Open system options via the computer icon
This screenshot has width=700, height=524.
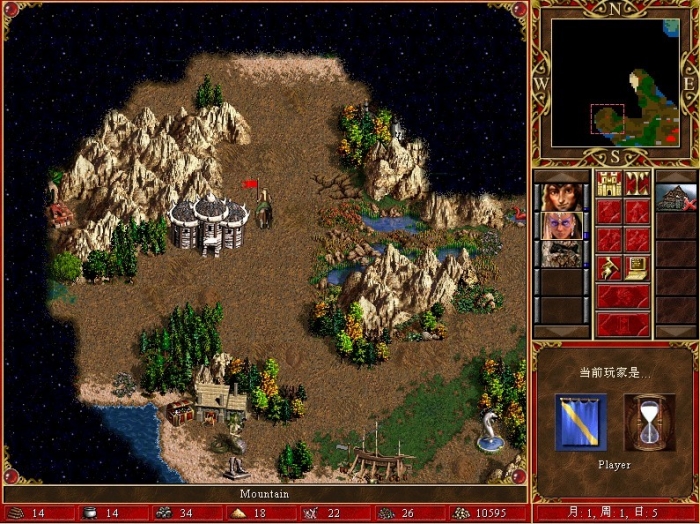coord(638,268)
